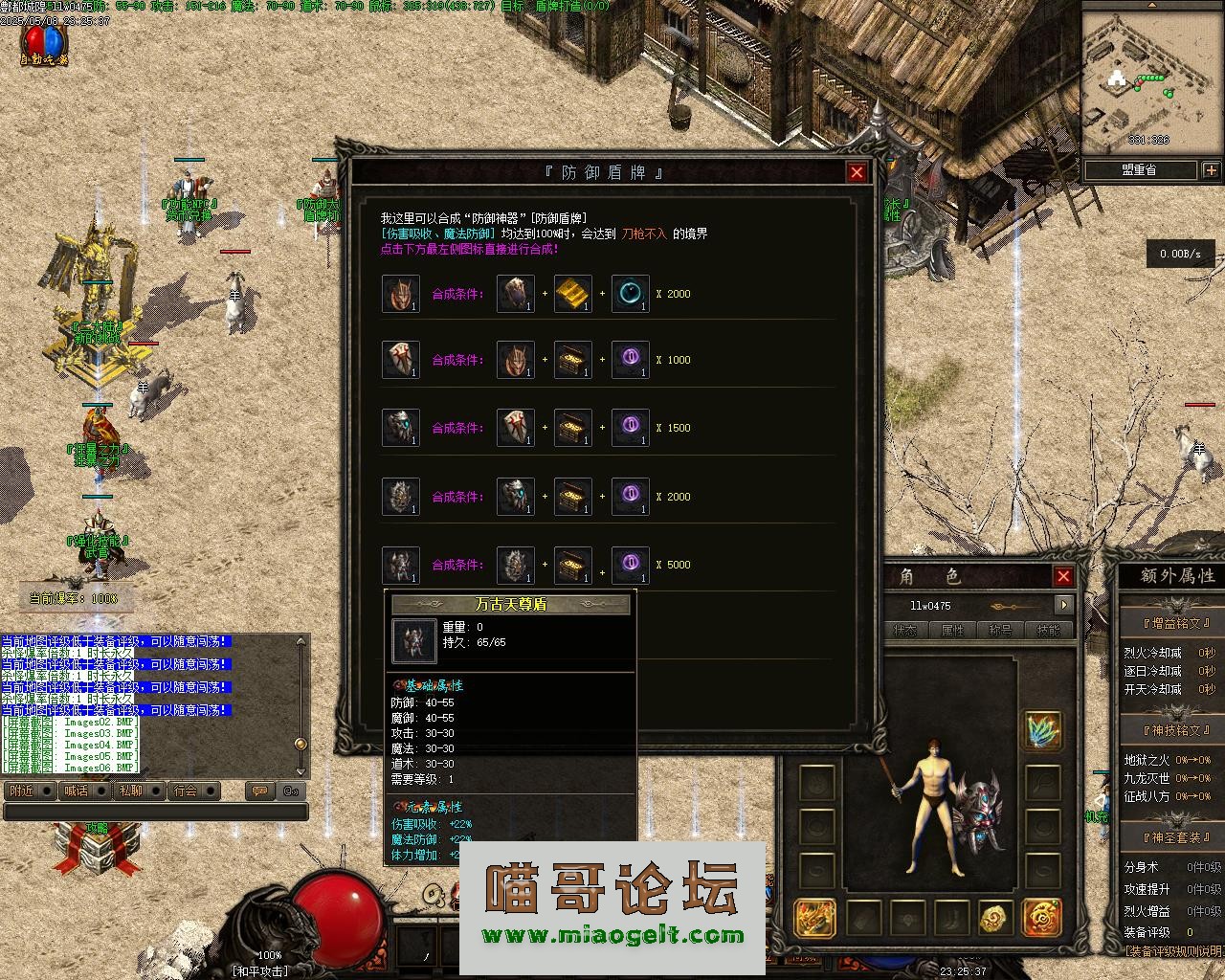Click the arrow button beside name llw0475

point(1063,605)
